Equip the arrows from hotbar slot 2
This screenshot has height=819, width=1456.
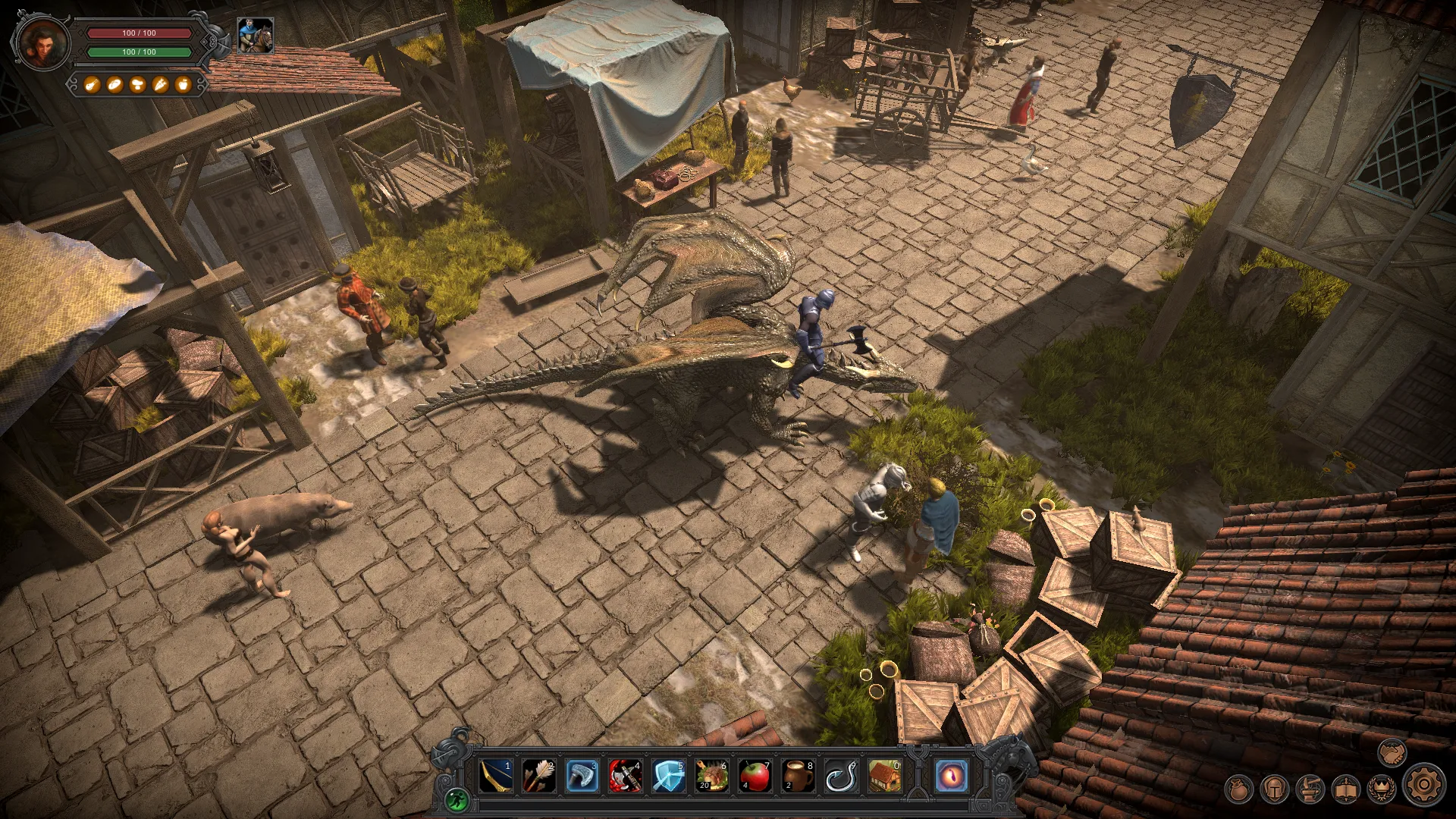click(538, 776)
